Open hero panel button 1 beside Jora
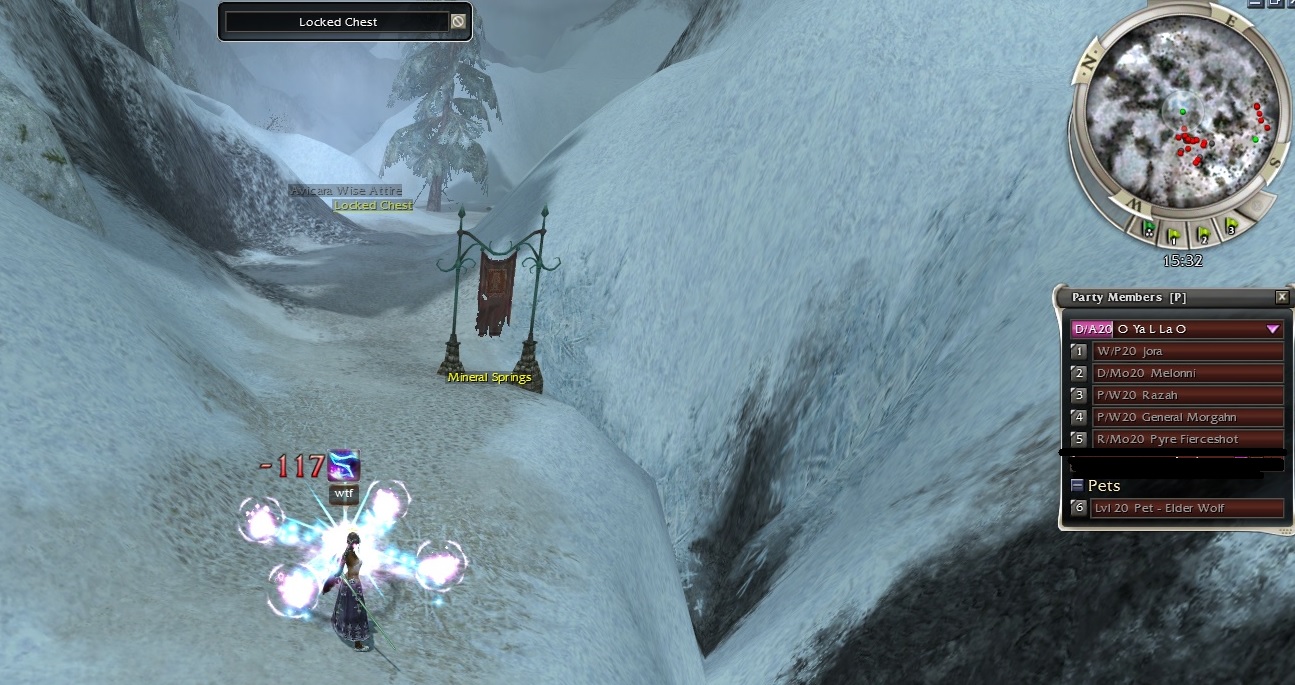The width and height of the screenshot is (1295, 685). pos(1079,351)
